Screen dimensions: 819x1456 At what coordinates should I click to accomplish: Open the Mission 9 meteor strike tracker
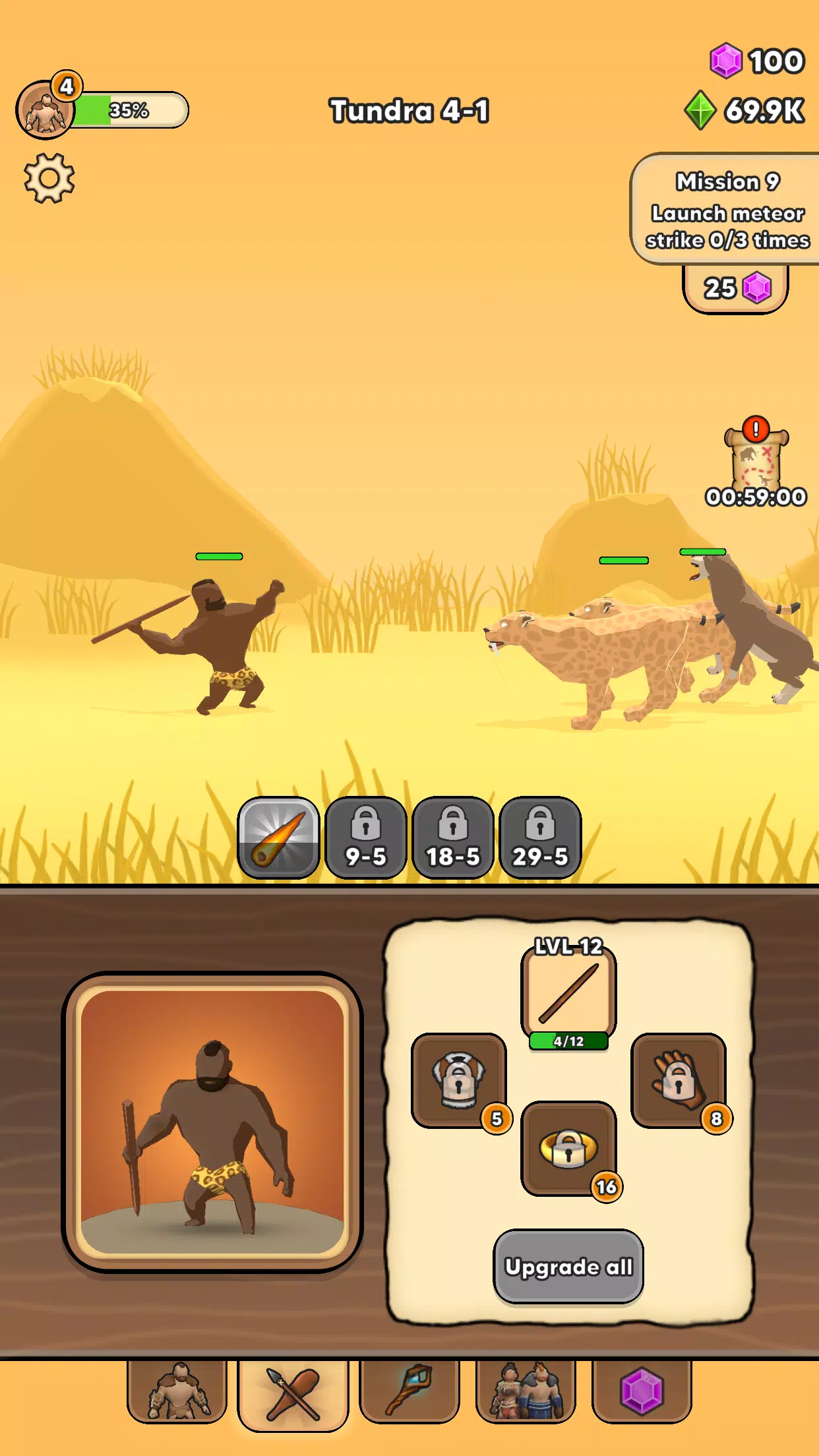pos(727,210)
